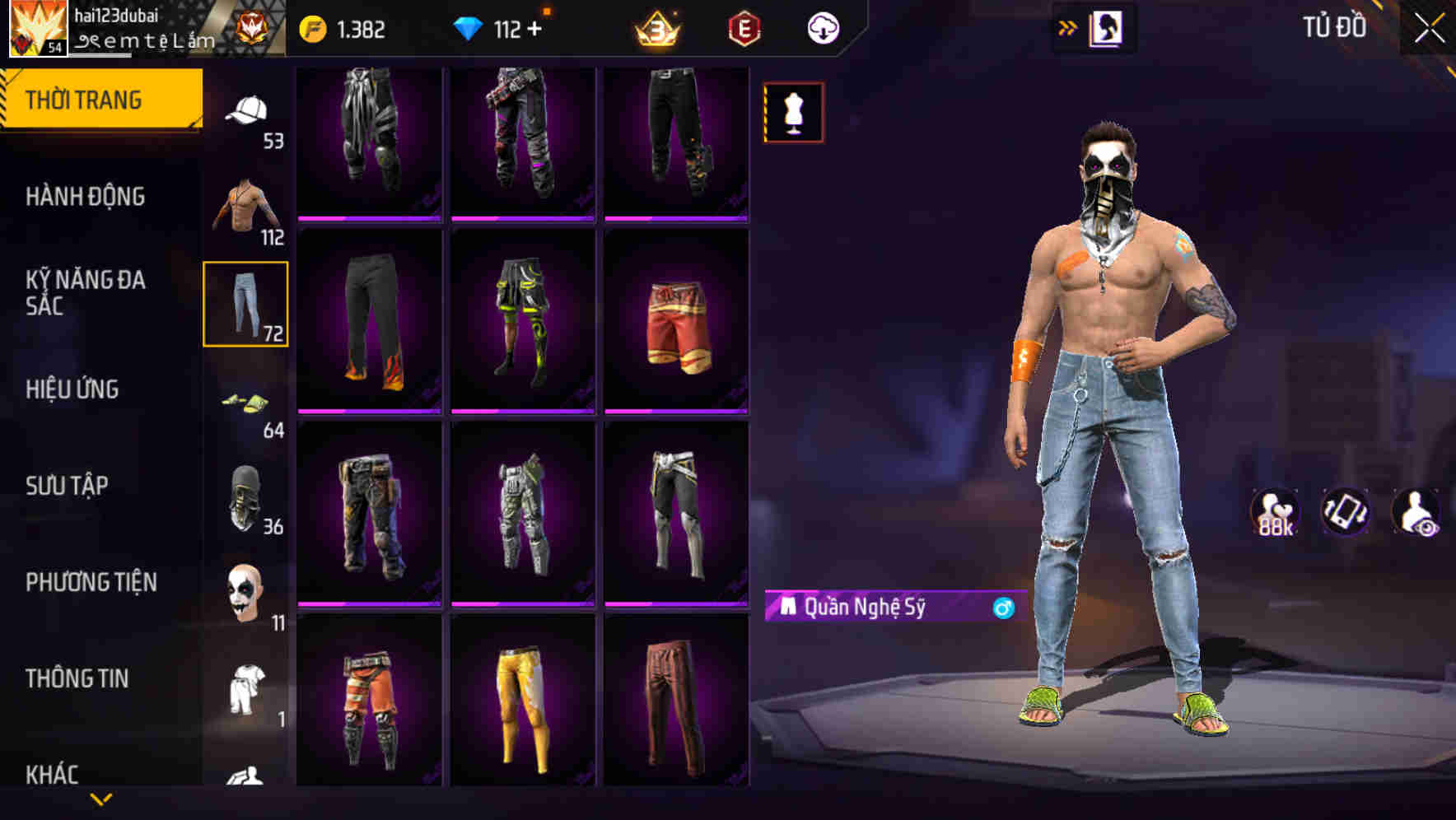Switch outfit view with the profile frame icon
The width and height of the screenshot is (1456, 820).
1108,27
